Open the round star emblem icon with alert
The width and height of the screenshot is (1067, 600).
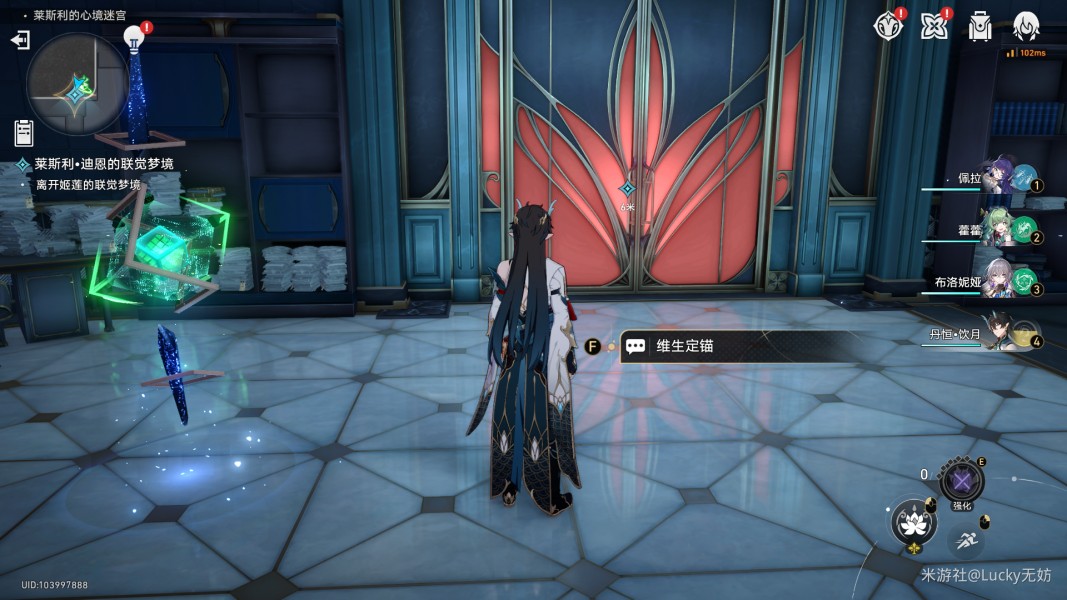[887, 27]
